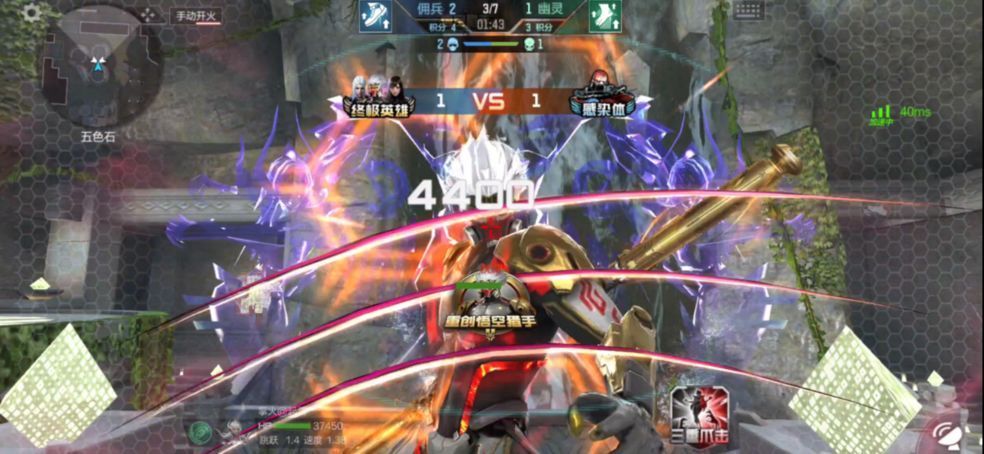Tap the green round icon beside the HP bar

pyautogui.click(x=200, y=431)
